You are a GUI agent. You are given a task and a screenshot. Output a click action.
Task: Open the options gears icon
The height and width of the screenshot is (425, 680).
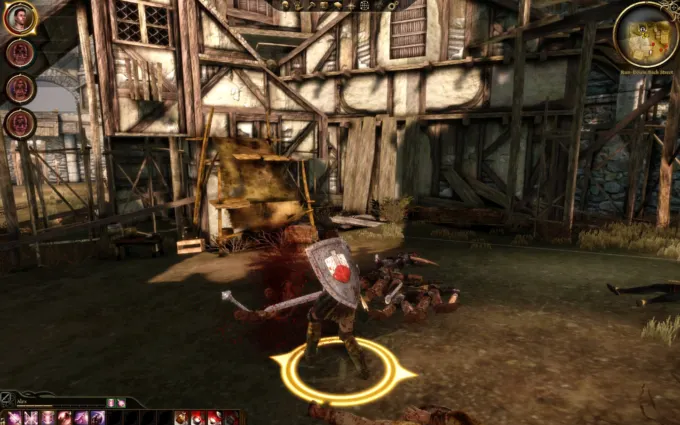(x=393, y=6)
